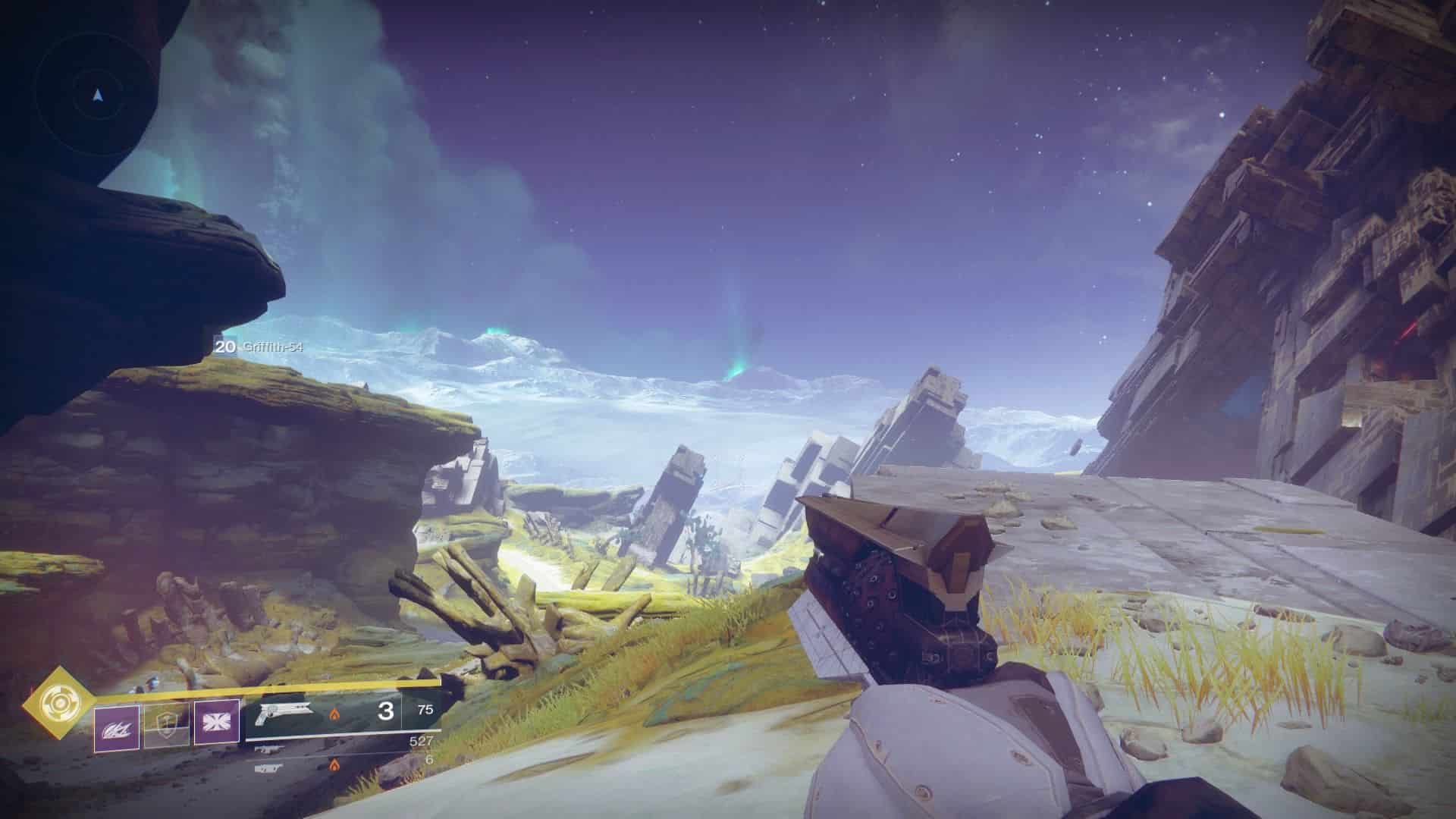
Task: Select the purple grenade ability icon
Action: [x=117, y=728]
